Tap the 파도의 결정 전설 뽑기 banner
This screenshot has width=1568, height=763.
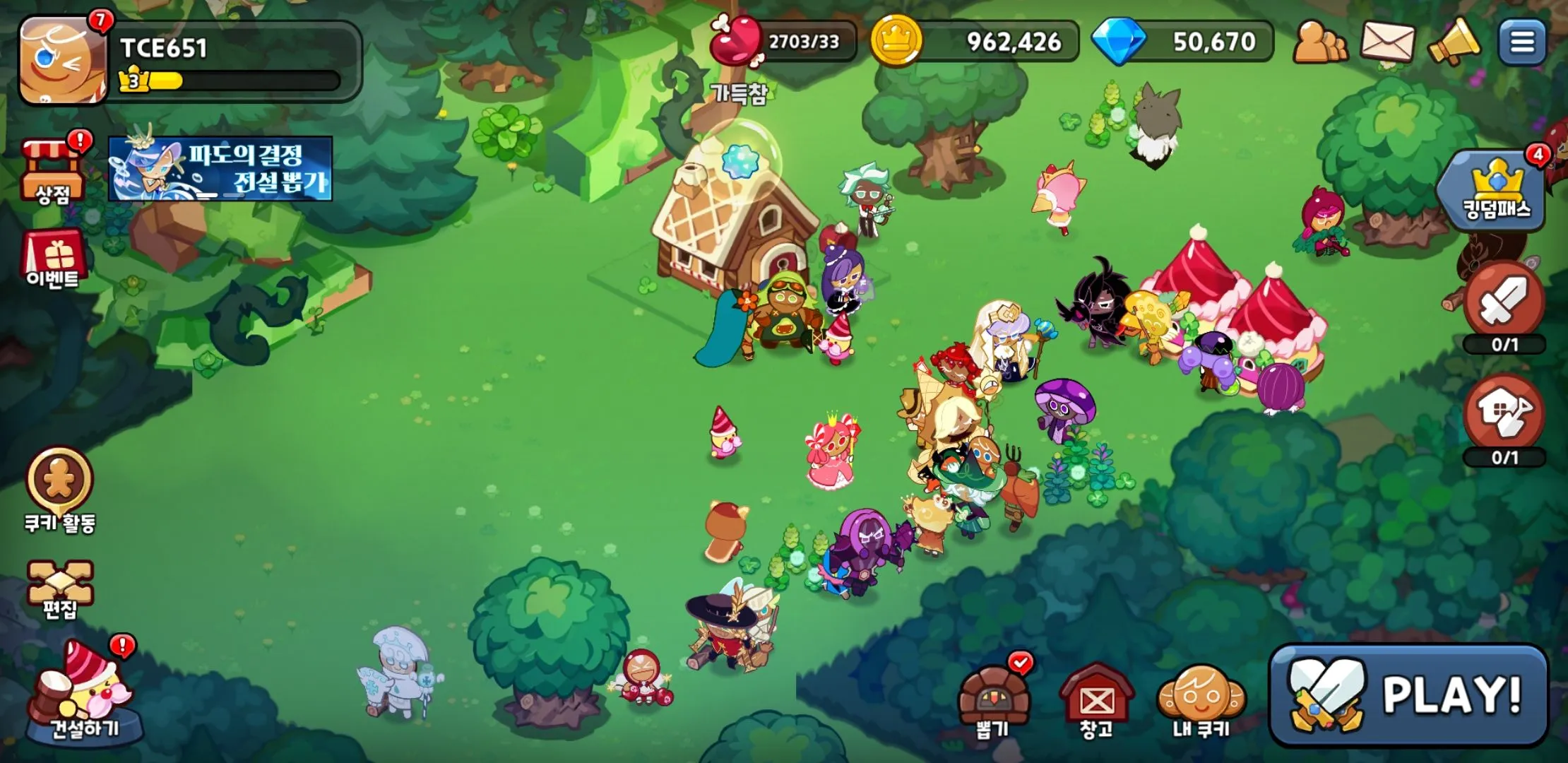tap(220, 169)
